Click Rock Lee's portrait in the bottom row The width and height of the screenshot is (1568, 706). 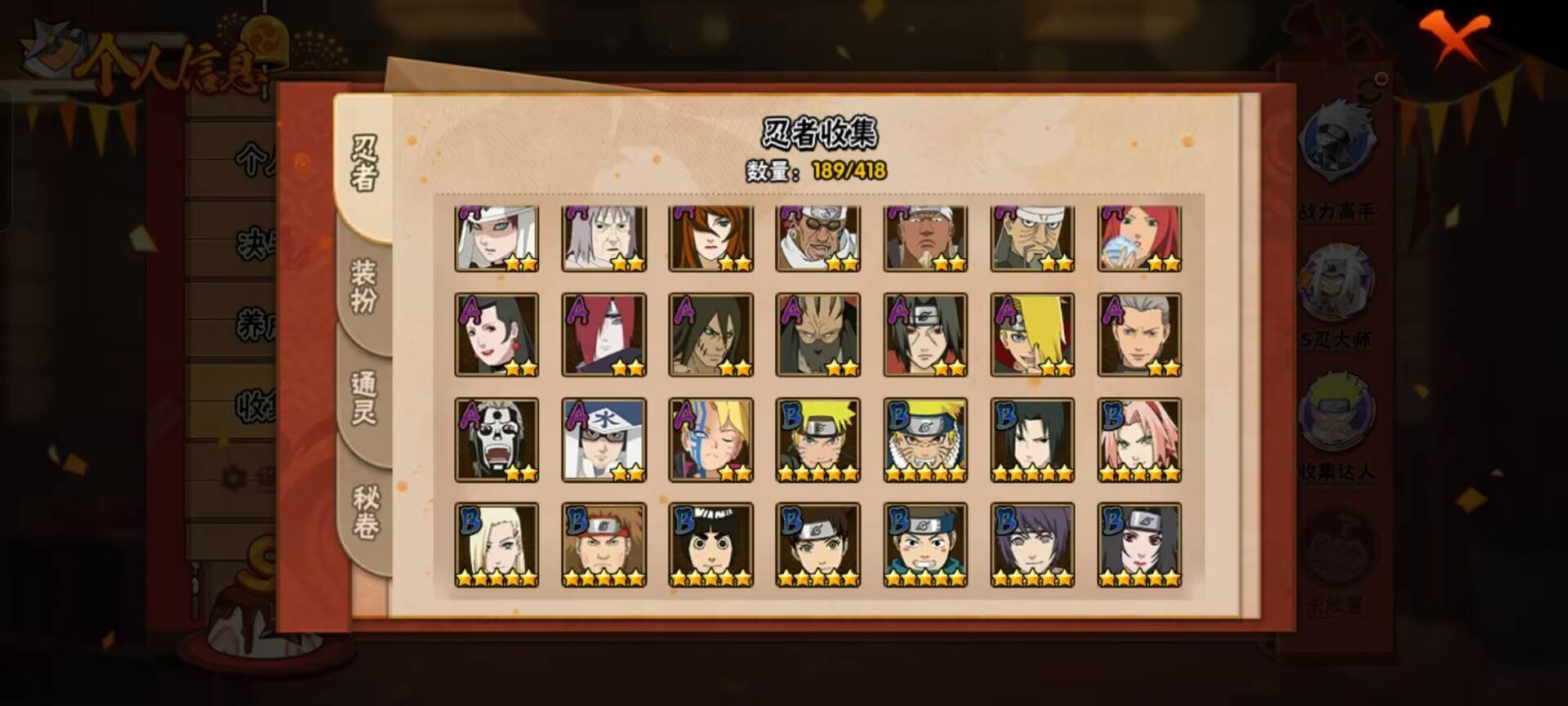[x=710, y=543]
